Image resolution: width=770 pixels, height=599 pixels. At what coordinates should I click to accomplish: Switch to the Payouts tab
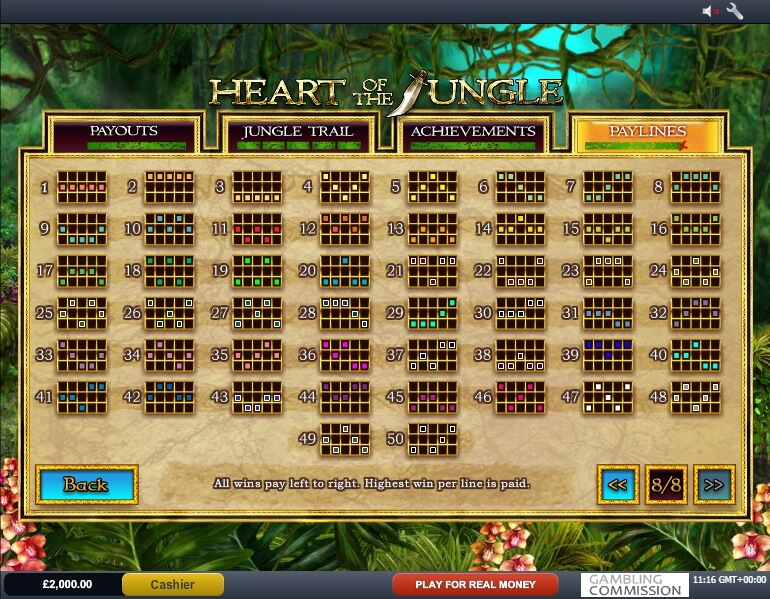[x=124, y=132]
